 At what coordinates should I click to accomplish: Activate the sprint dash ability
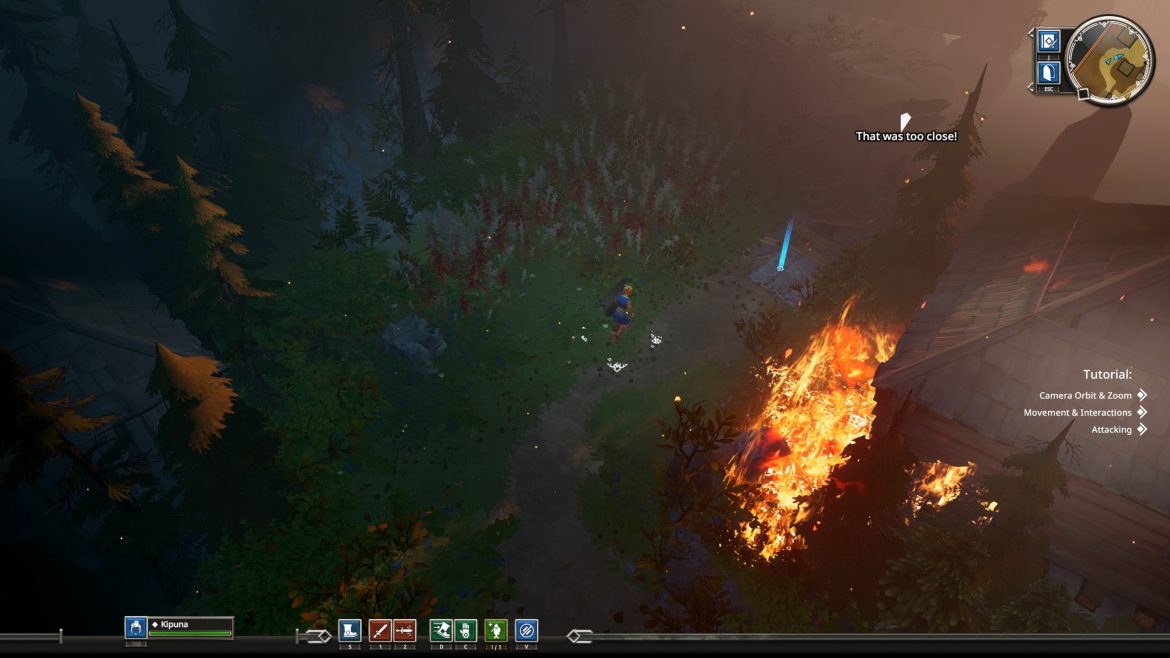click(441, 630)
